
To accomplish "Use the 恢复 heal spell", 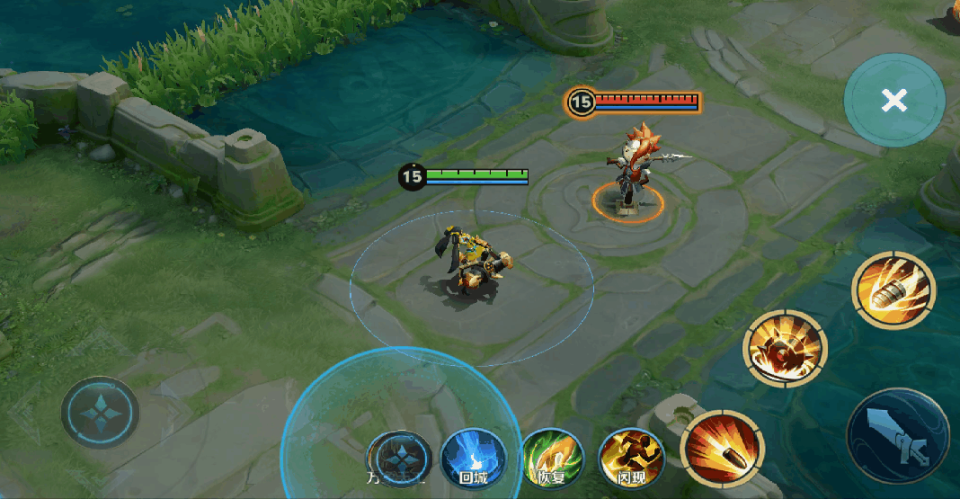I will 553,458.
